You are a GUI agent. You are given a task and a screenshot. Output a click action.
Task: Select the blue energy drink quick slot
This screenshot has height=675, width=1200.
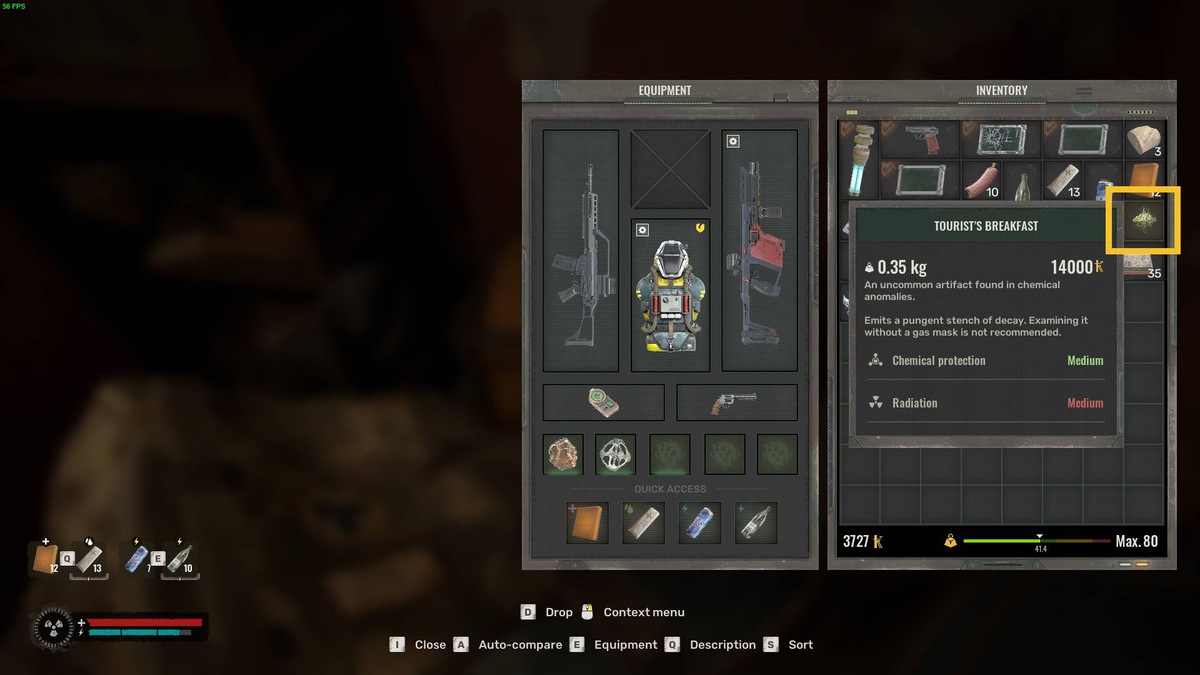point(699,523)
